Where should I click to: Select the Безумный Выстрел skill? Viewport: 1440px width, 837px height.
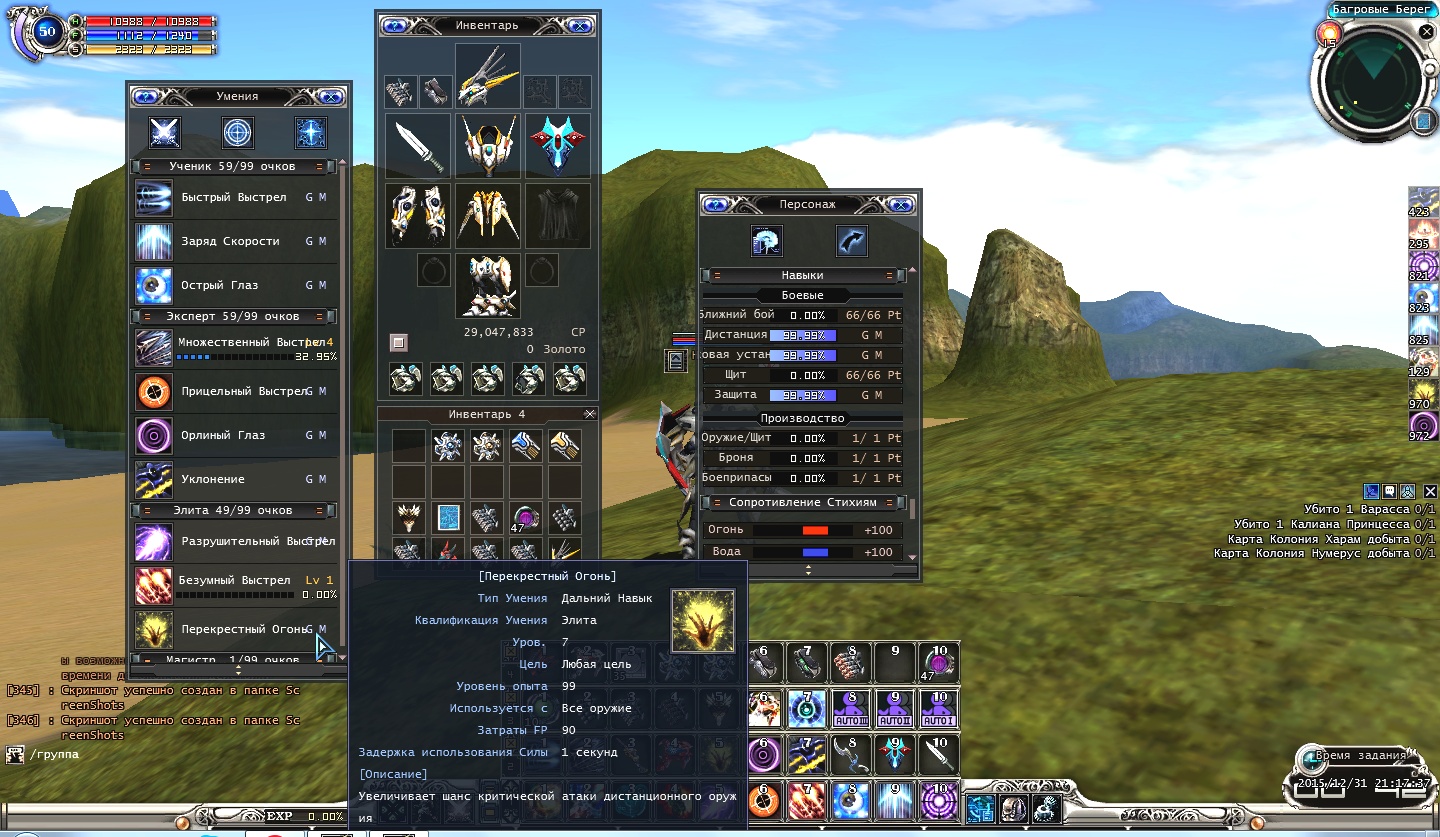click(234, 581)
